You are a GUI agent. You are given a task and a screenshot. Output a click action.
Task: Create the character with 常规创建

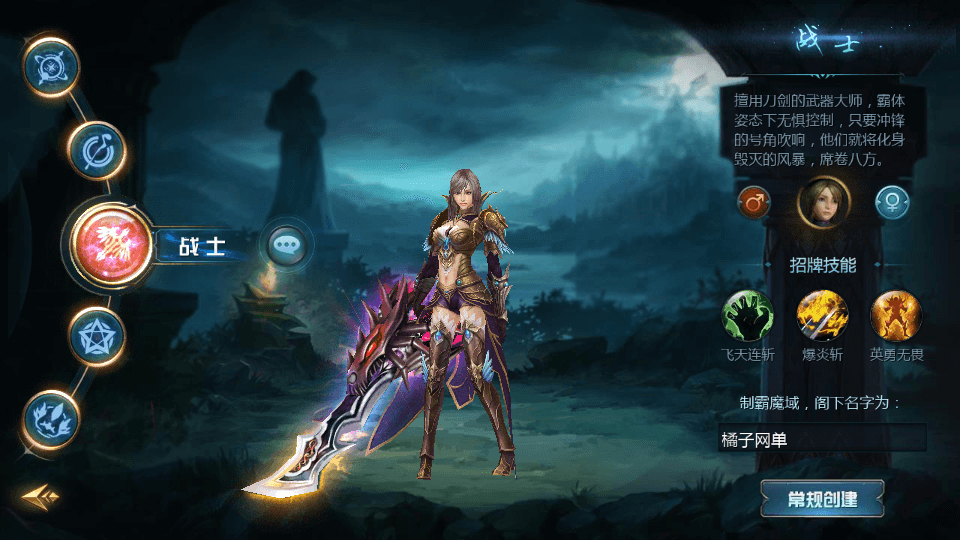click(822, 499)
